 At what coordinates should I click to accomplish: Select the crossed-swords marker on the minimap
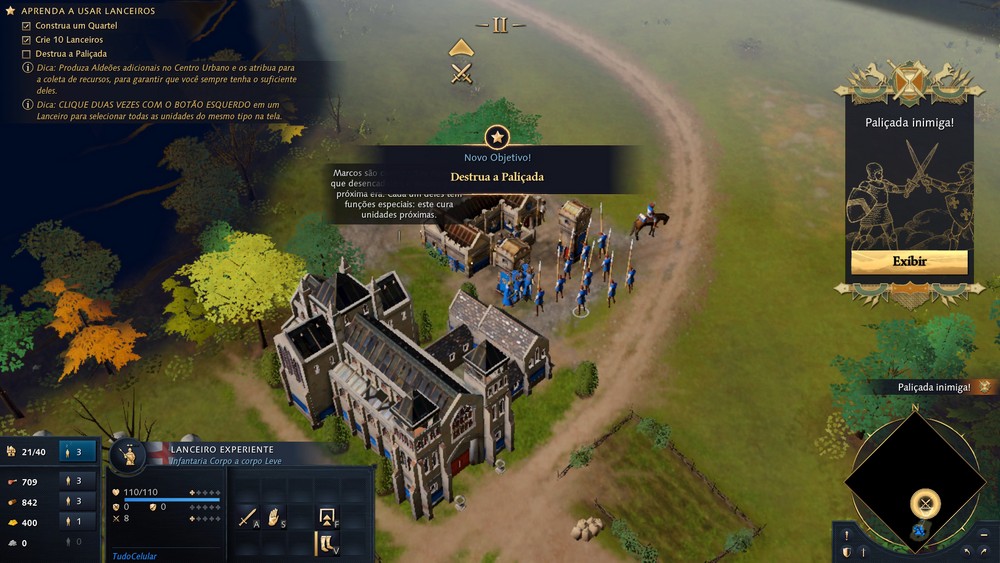926,503
